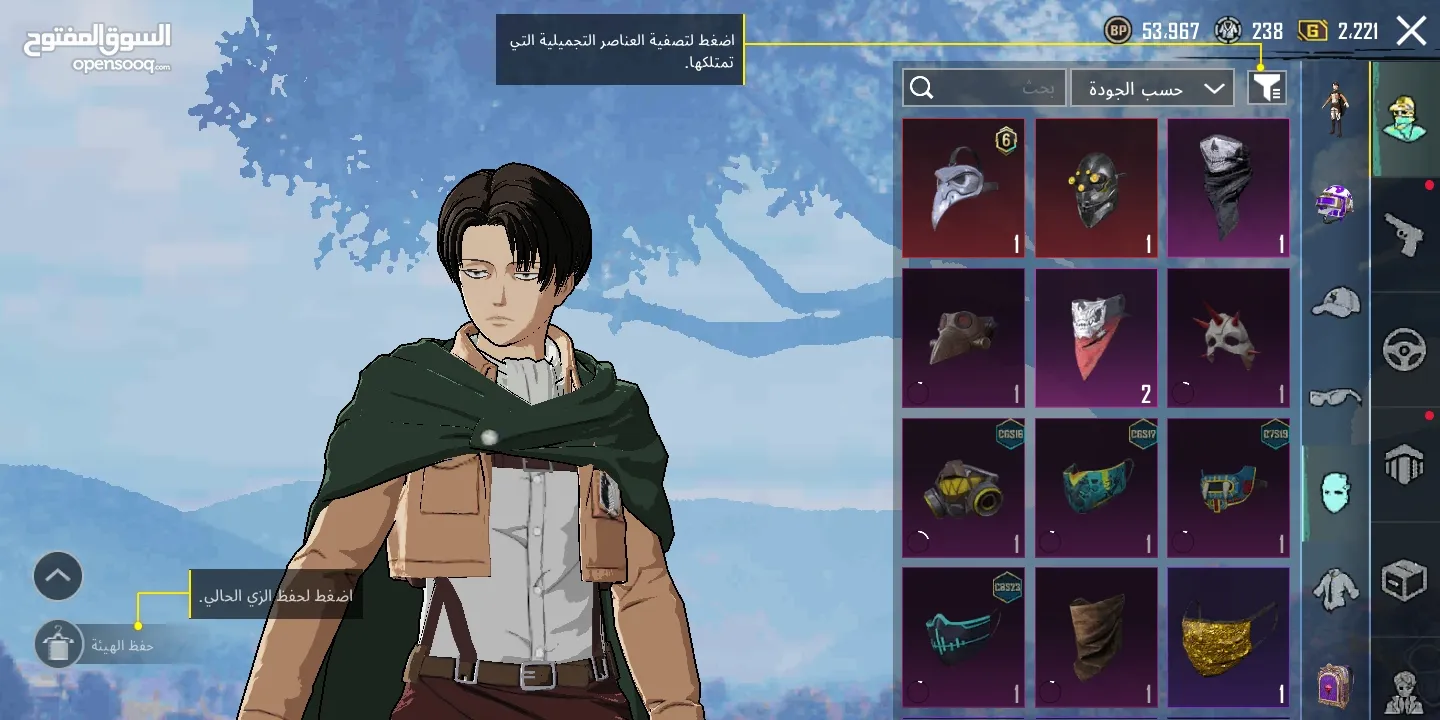Click the round up-arrow button

(58, 576)
